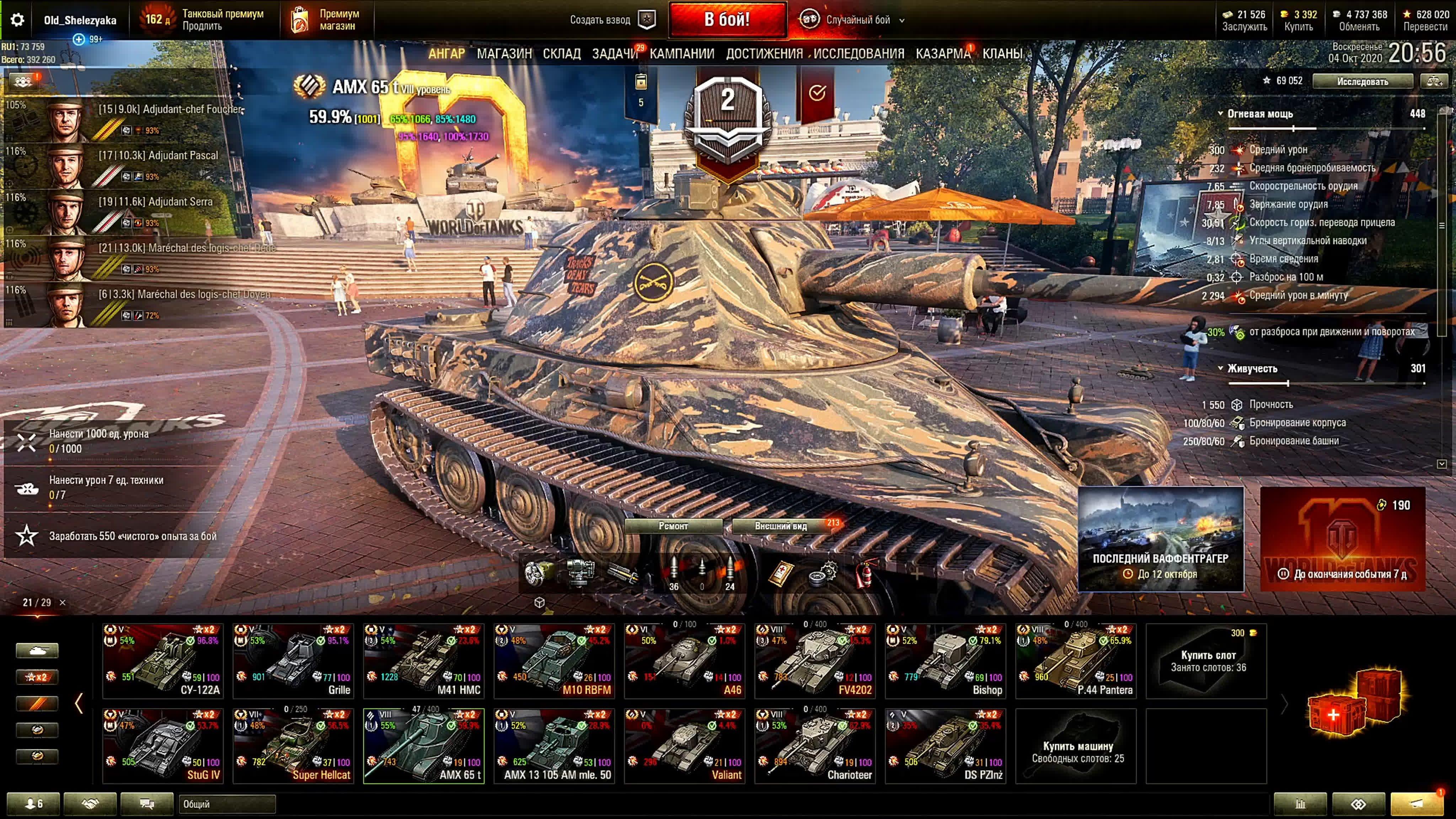
Task: Choose the Super Hellcat tank card
Action: [293, 746]
